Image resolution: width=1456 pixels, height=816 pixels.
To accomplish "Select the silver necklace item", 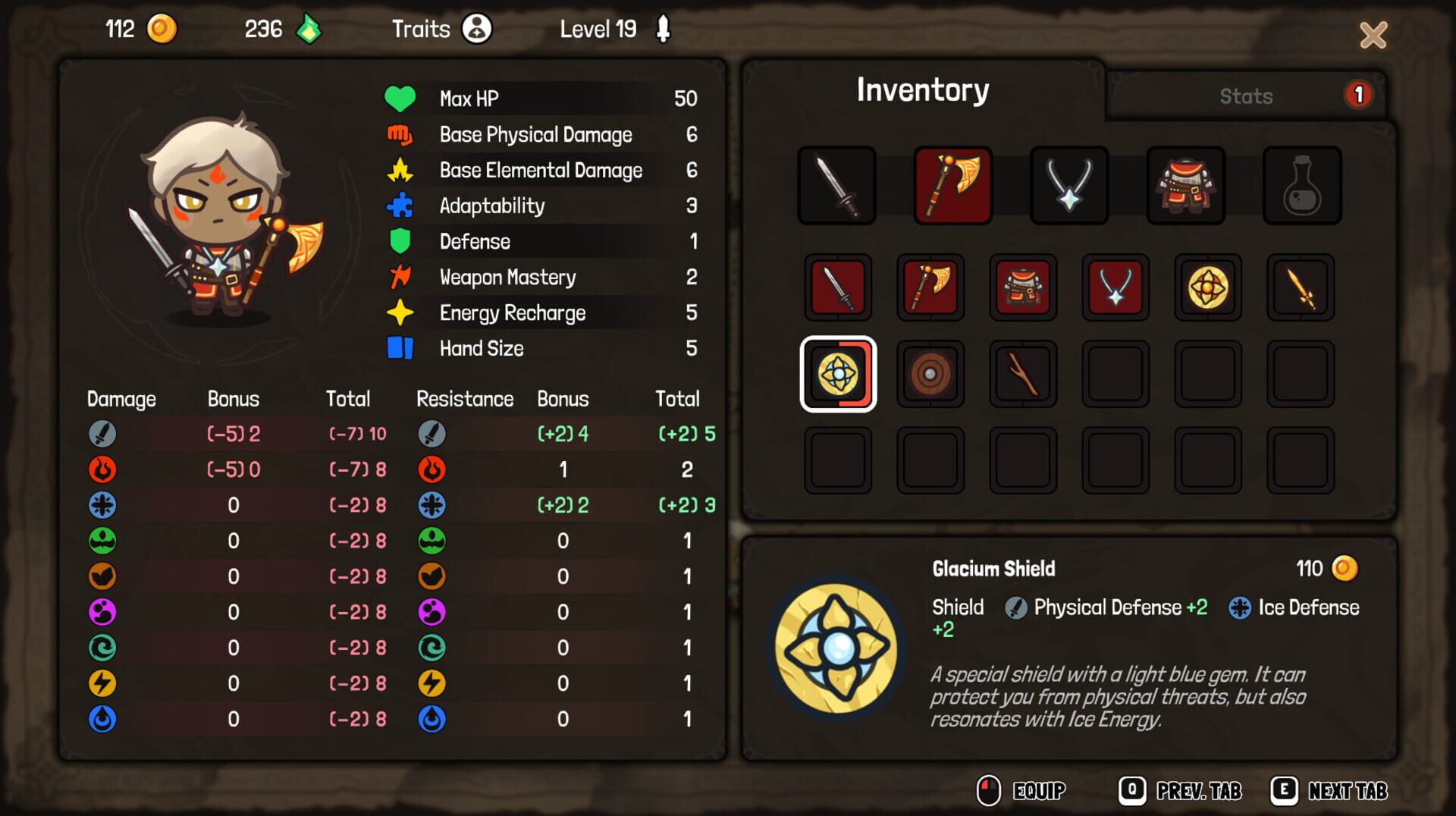I will coord(1069,184).
